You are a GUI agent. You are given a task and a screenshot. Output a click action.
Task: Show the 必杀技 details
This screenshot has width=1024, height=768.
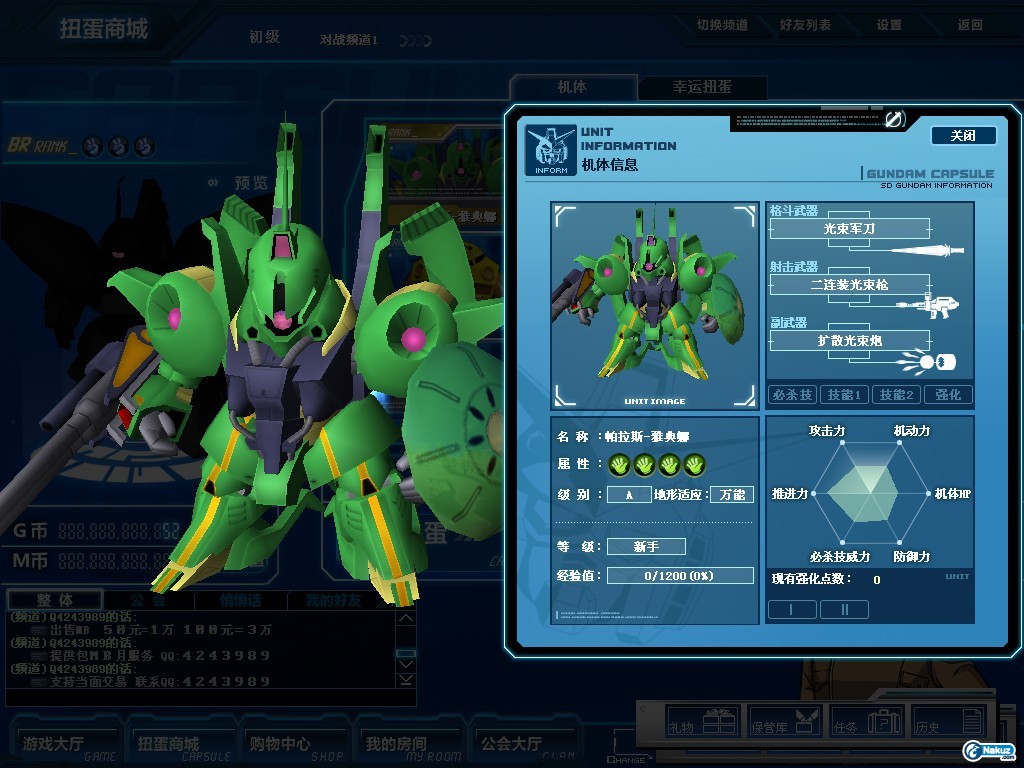(x=792, y=395)
